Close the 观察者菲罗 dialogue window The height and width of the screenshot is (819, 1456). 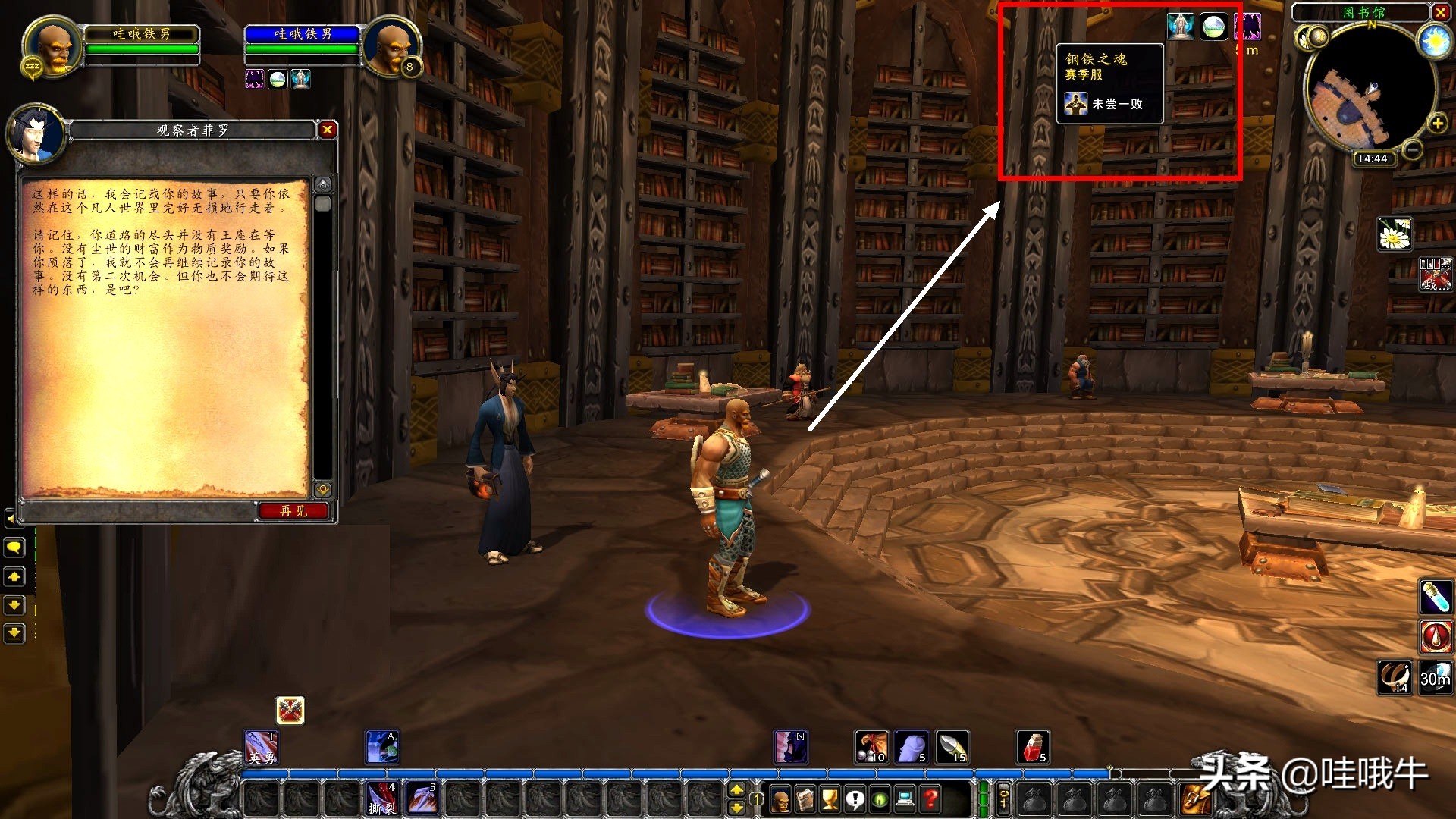tap(328, 130)
